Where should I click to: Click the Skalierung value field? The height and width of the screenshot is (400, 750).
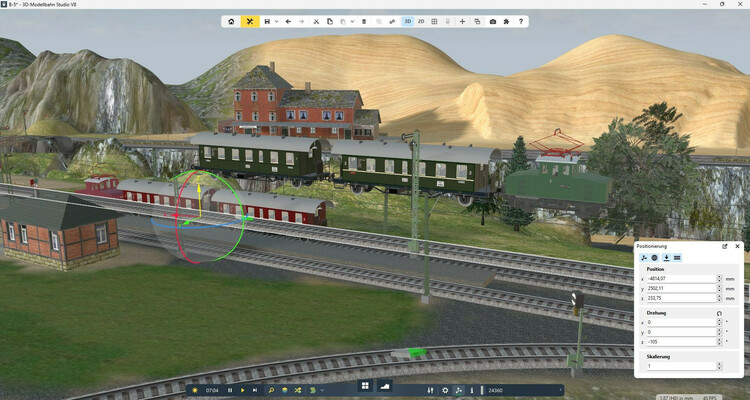tap(680, 366)
